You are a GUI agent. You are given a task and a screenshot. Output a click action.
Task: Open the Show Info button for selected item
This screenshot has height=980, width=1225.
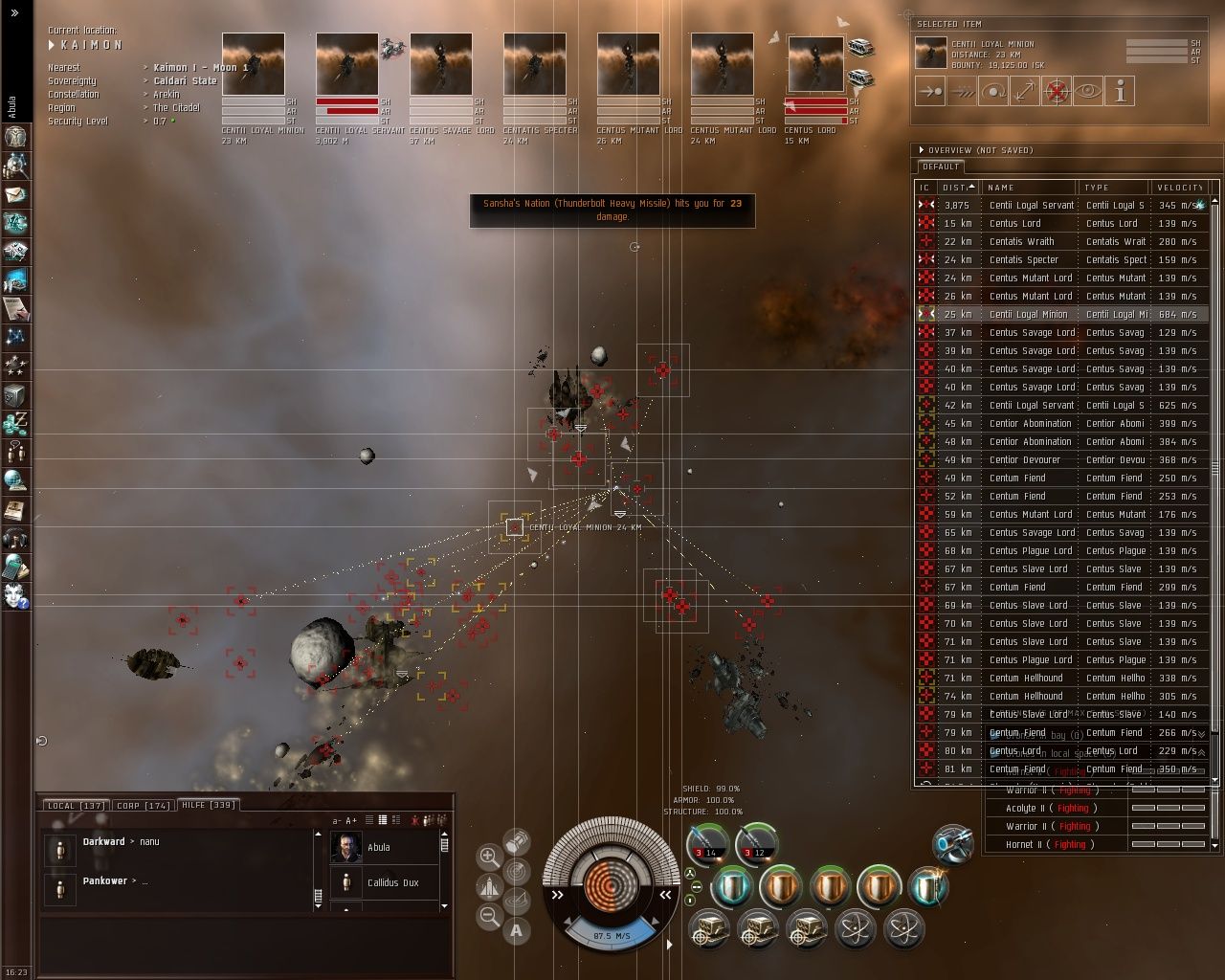pos(1120,91)
